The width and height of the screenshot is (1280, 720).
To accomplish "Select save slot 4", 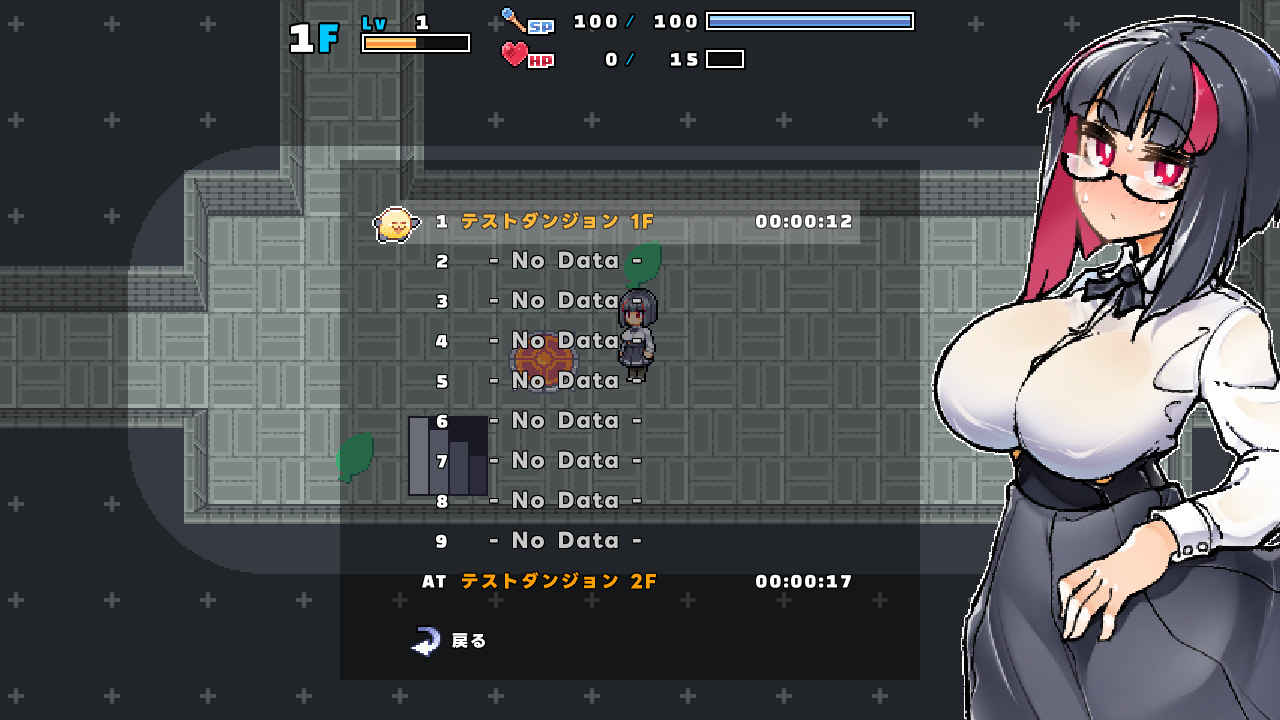I will (566, 341).
